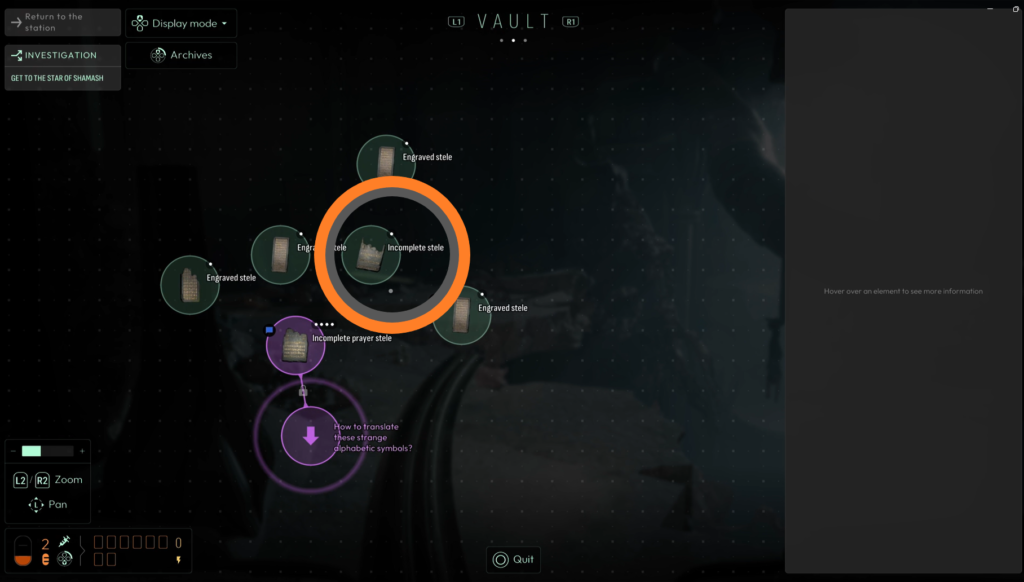Open the purple translation question node
The height and width of the screenshot is (582, 1024).
310,435
